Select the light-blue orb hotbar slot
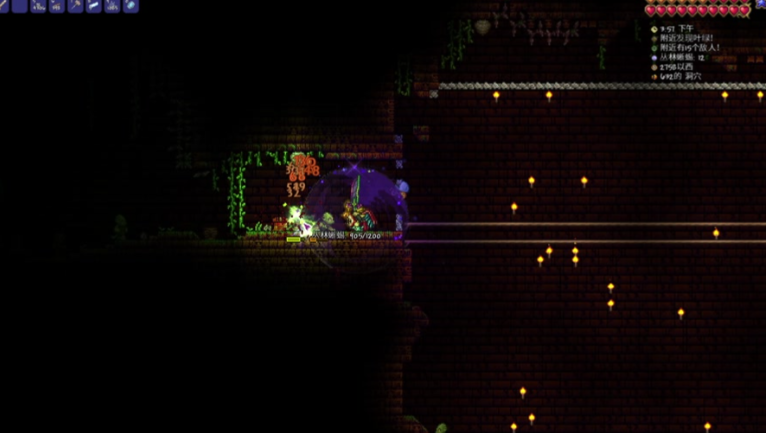766x433 pixels. coord(131,6)
